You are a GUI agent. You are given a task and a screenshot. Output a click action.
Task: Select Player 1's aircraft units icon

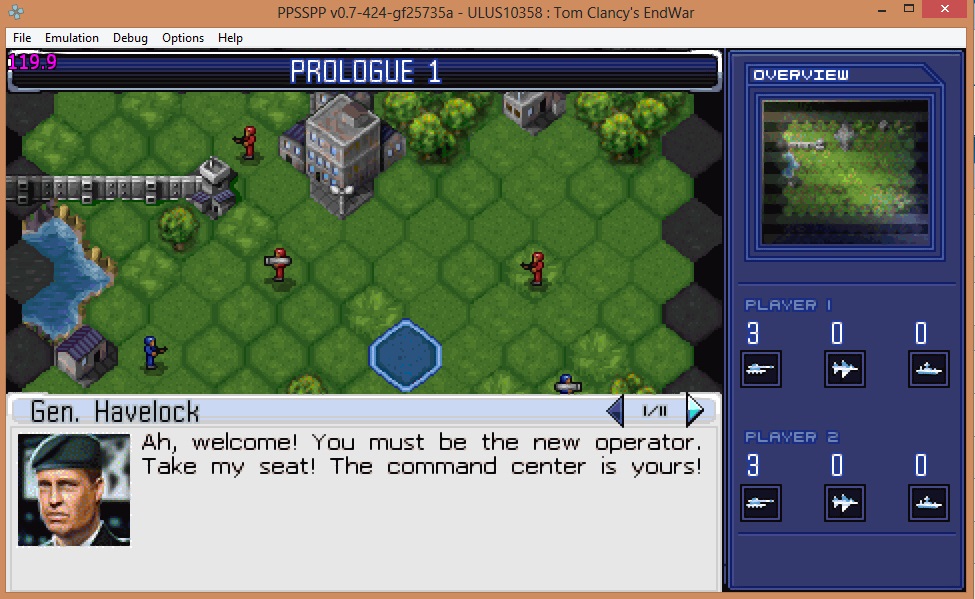click(844, 369)
